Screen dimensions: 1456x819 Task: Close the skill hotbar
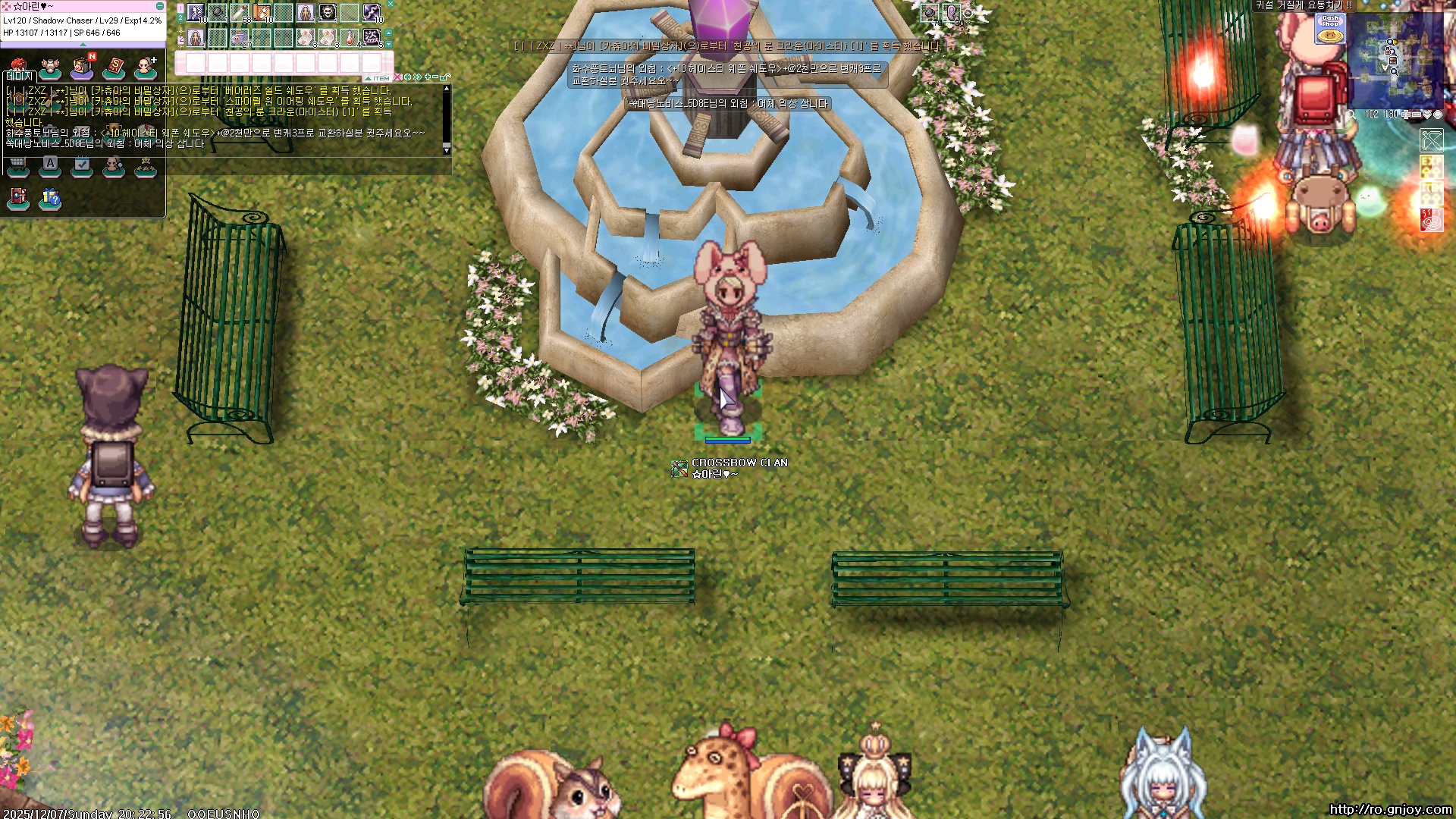(391, 4)
